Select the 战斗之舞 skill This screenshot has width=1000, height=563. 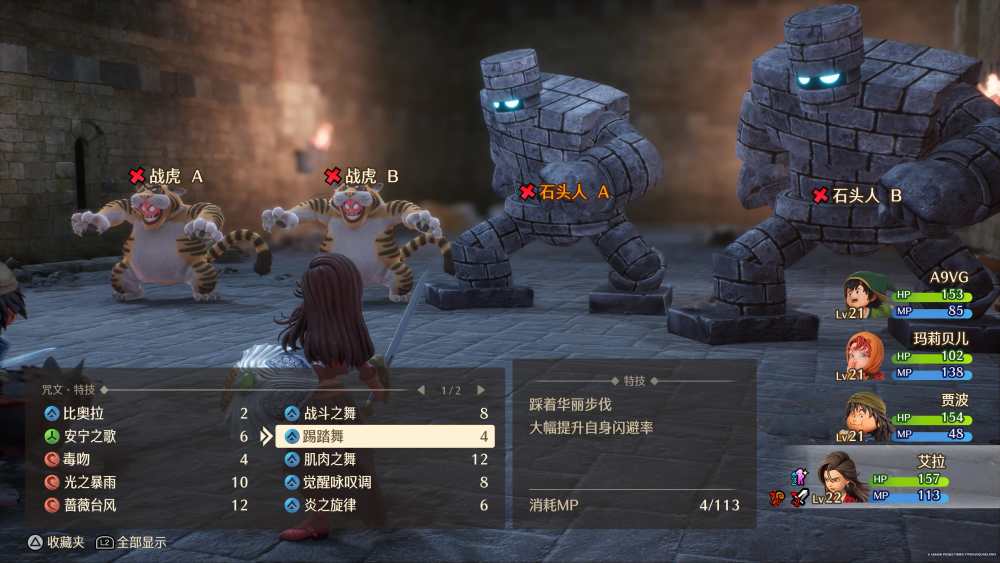384,413
